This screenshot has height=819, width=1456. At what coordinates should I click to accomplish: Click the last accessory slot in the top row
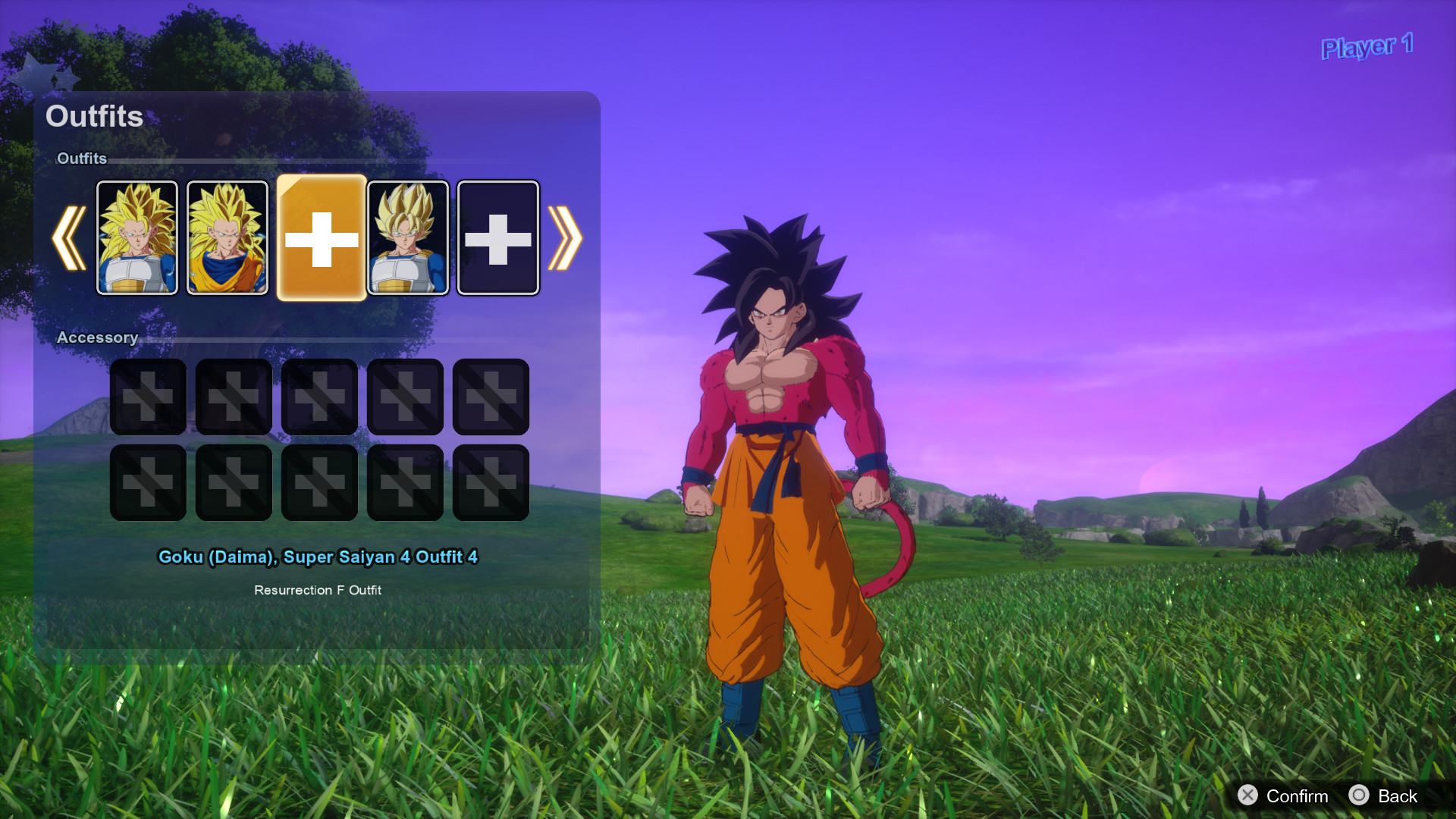tap(490, 397)
